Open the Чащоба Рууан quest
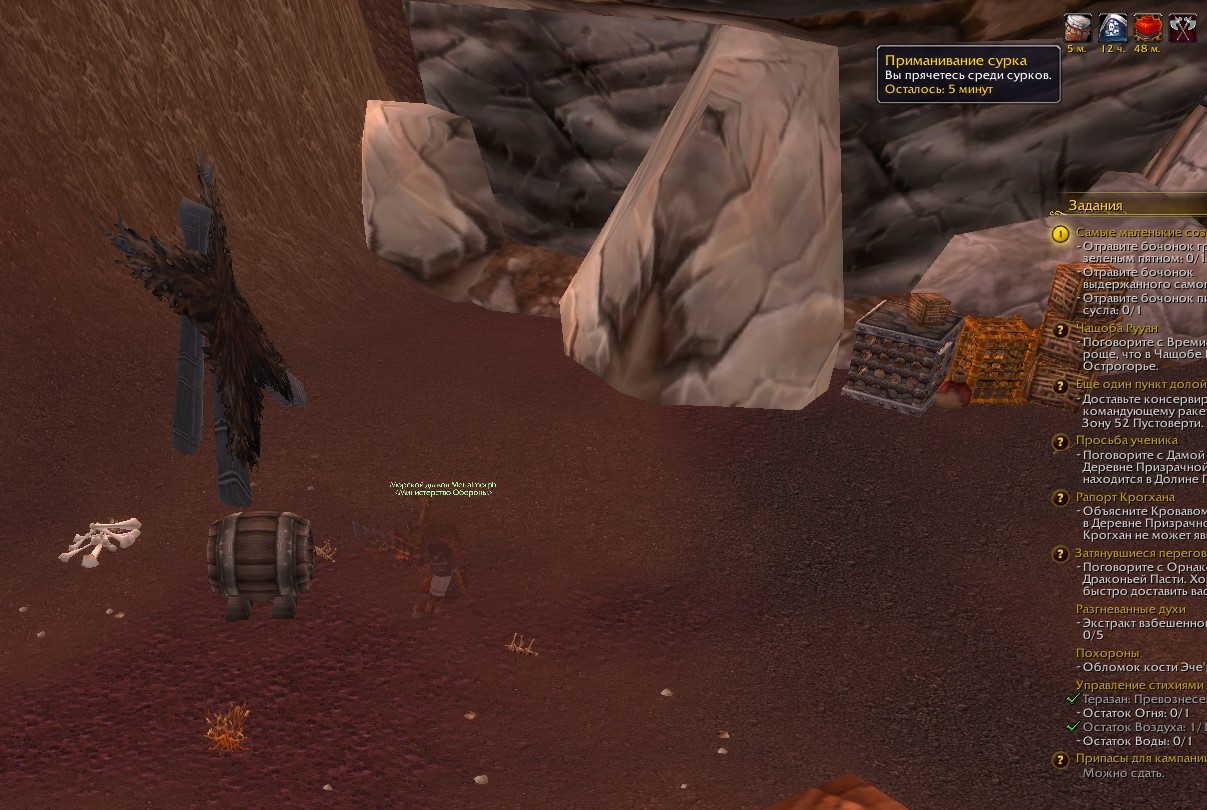Viewport: 1207px width, 810px height. click(1117, 328)
